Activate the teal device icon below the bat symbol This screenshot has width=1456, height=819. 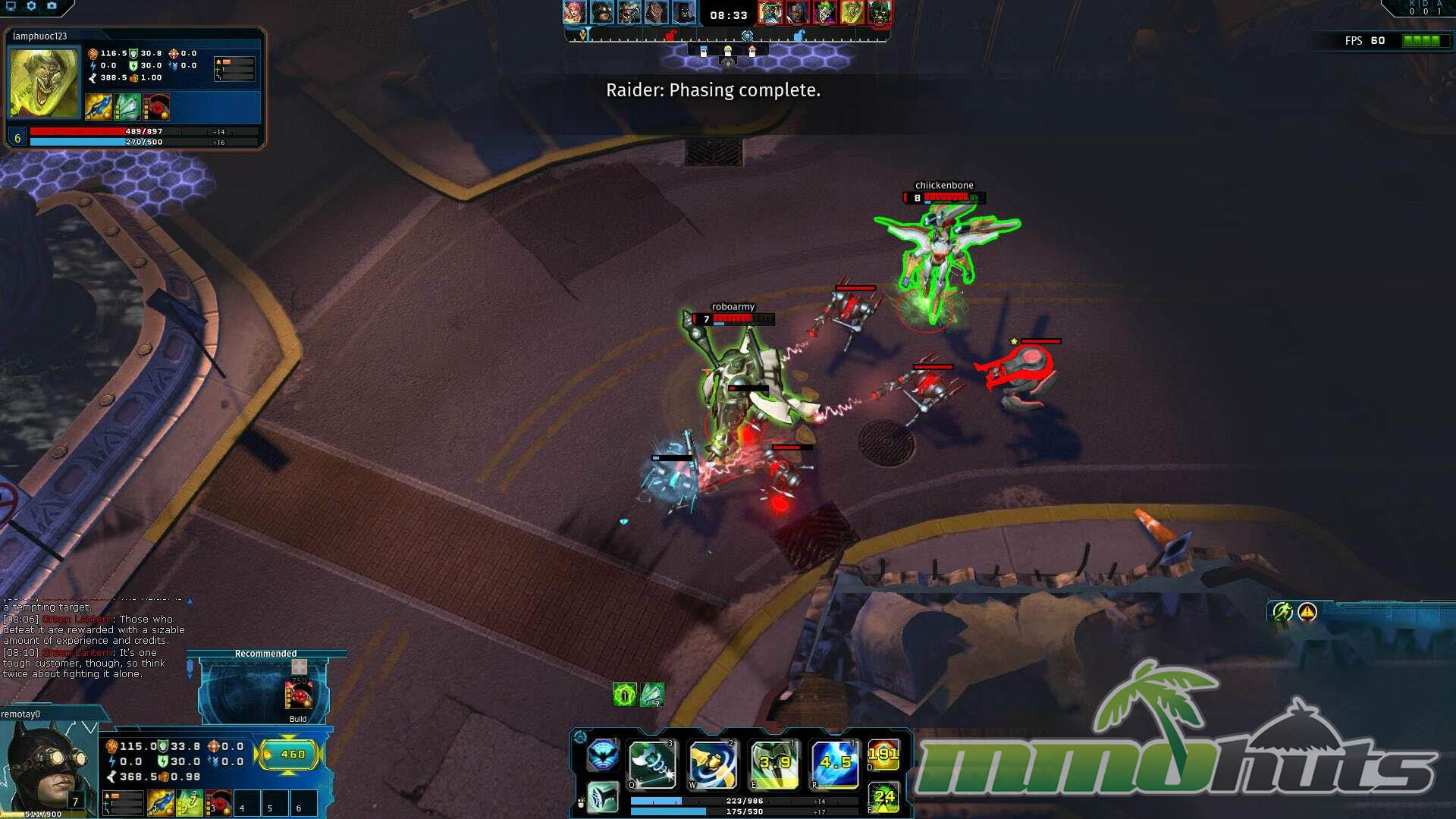coord(603,797)
